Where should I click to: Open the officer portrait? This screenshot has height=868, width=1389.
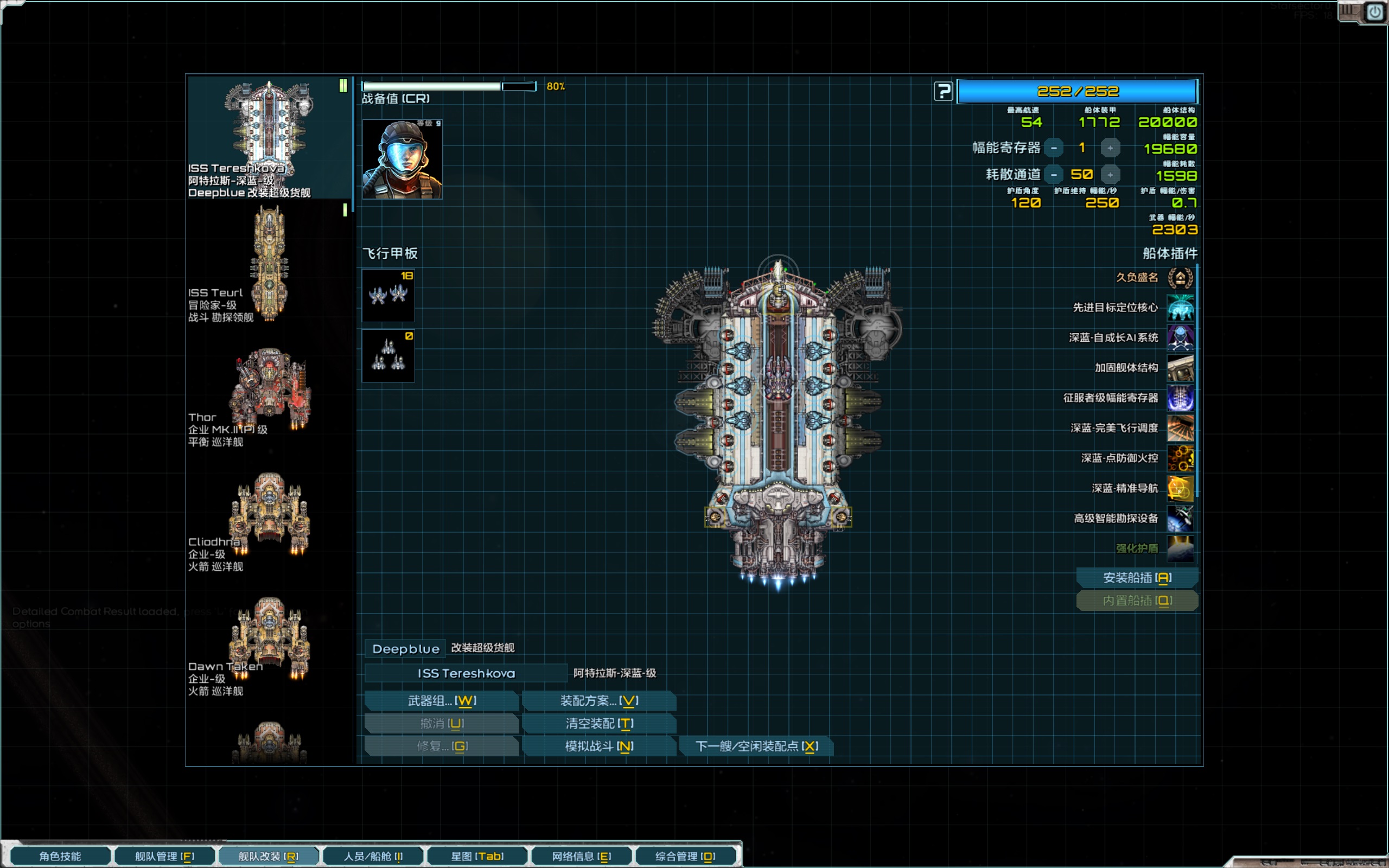pyautogui.click(x=402, y=159)
